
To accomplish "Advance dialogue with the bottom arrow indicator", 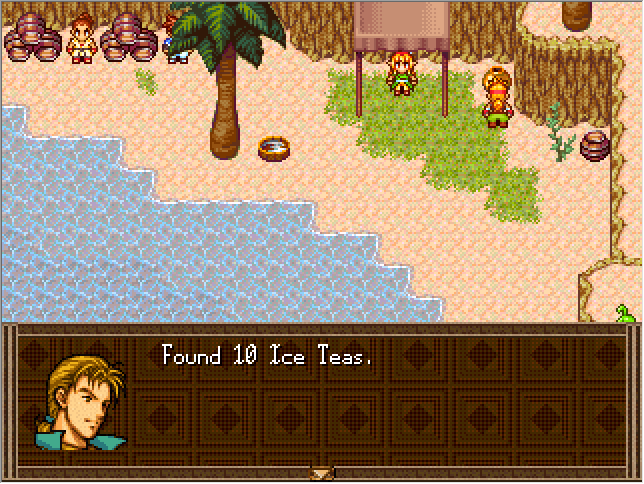I will [x=321, y=473].
